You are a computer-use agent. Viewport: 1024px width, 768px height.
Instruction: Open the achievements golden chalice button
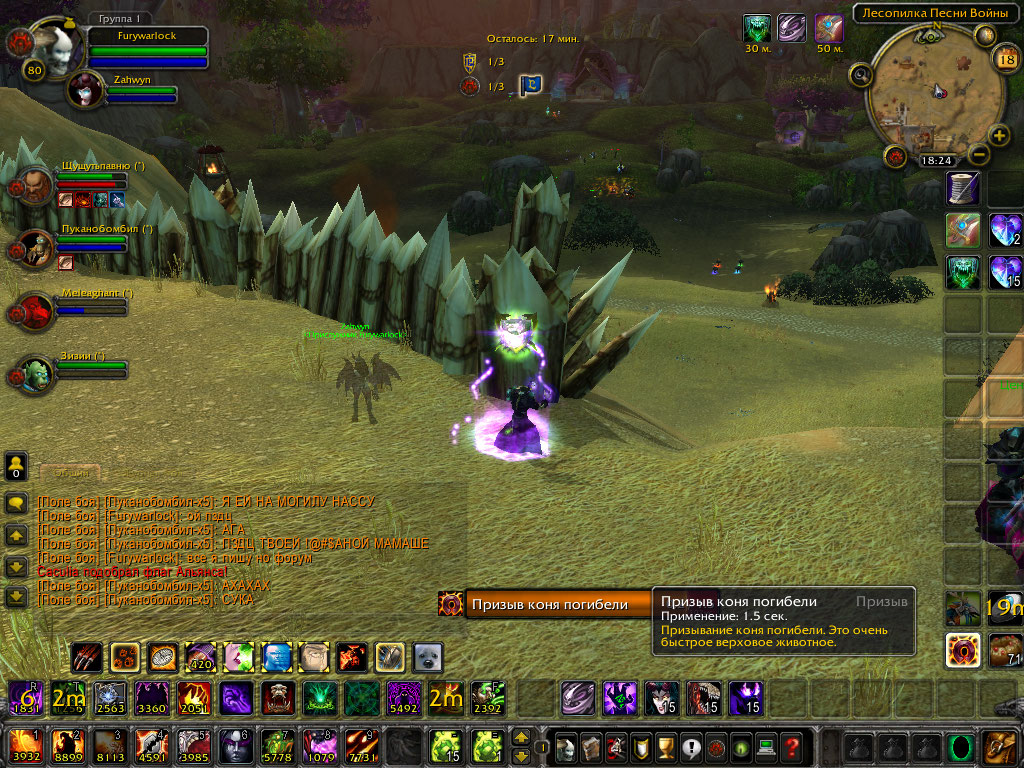point(665,746)
